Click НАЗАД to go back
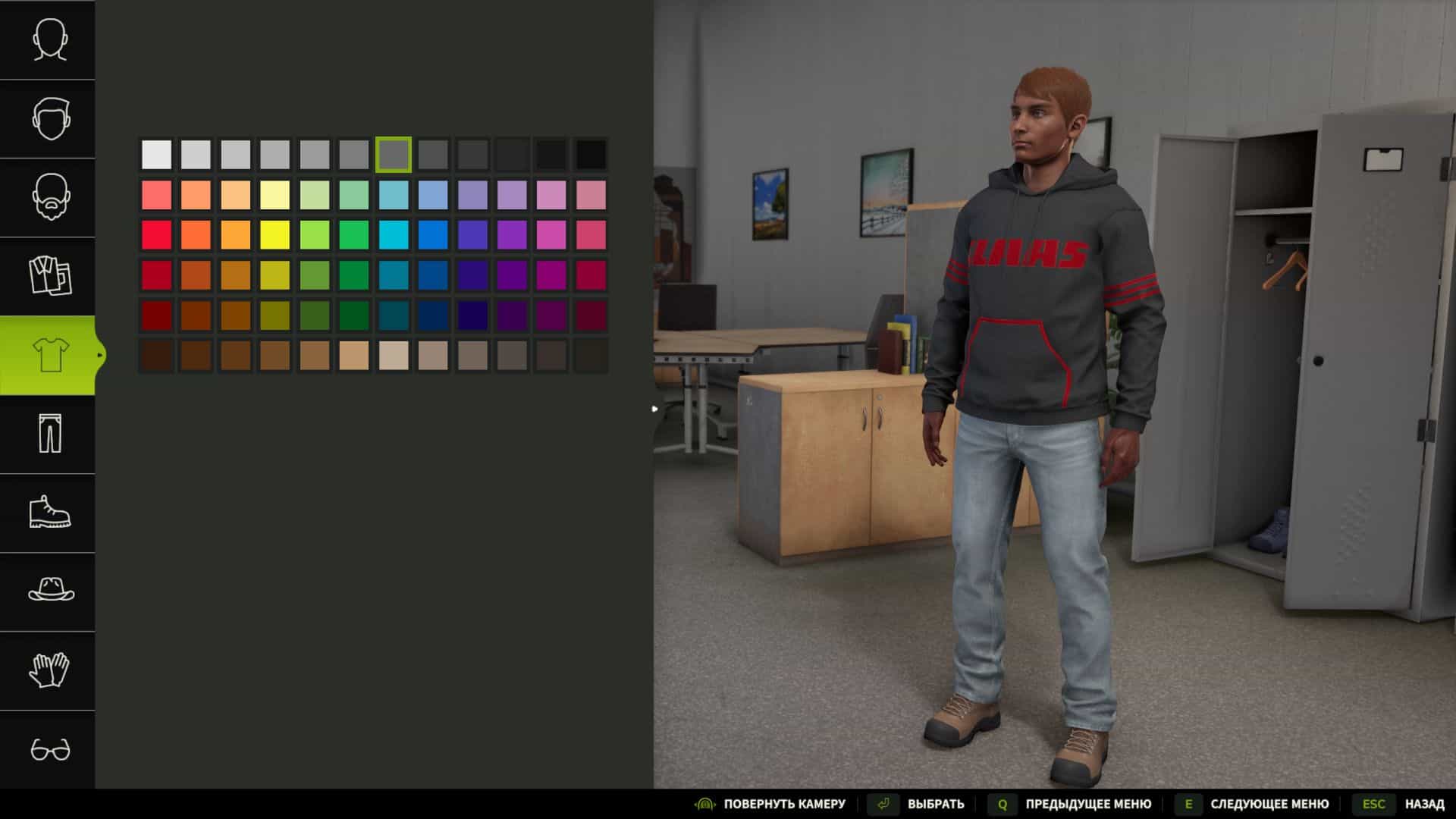Image resolution: width=1456 pixels, height=819 pixels. [1423, 803]
